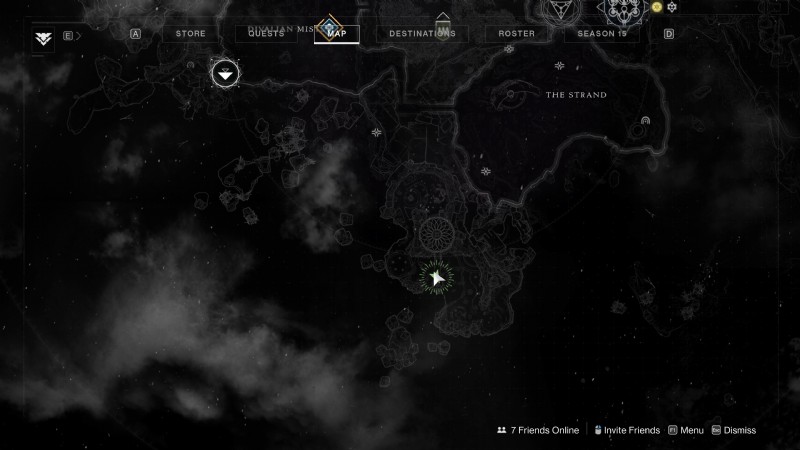The image size is (800, 450).
Task: Open the Roster tab
Action: [516, 33]
